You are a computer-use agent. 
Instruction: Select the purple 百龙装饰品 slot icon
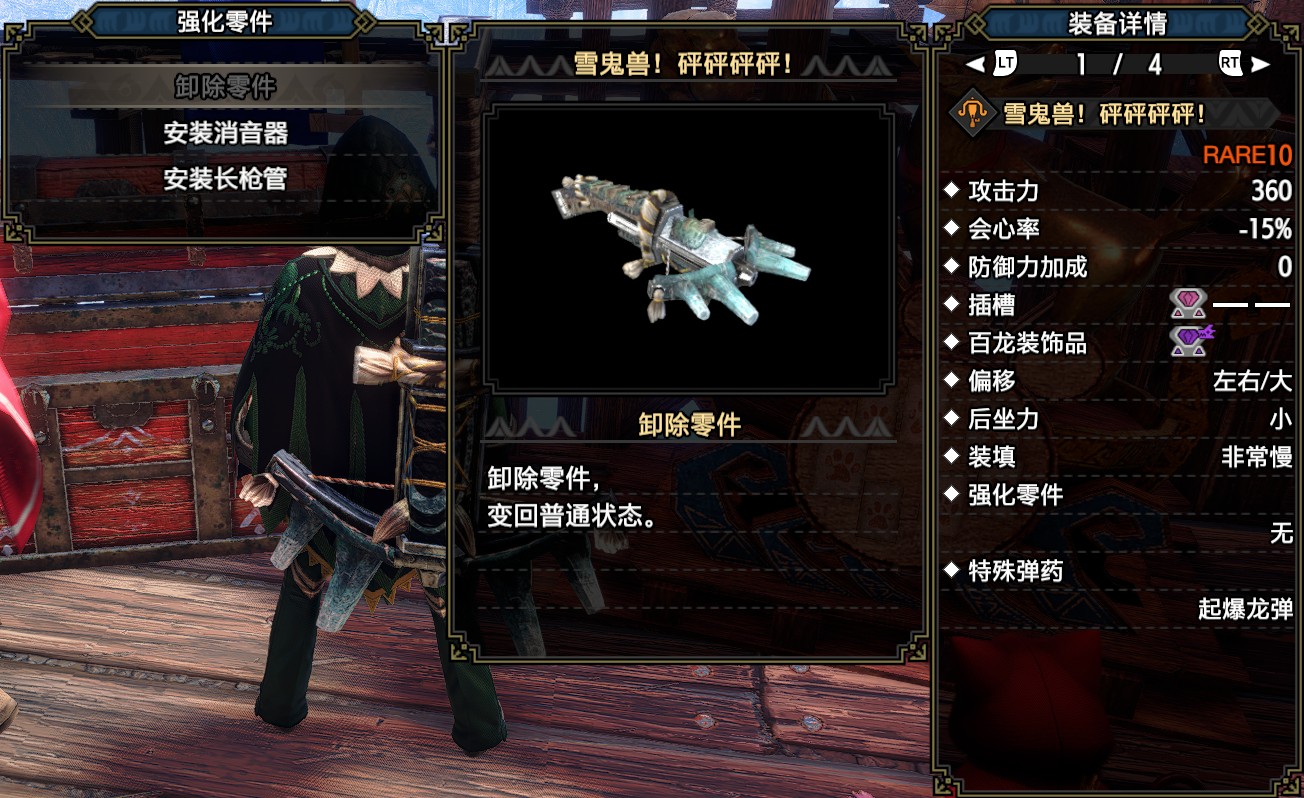(1190, 342)
